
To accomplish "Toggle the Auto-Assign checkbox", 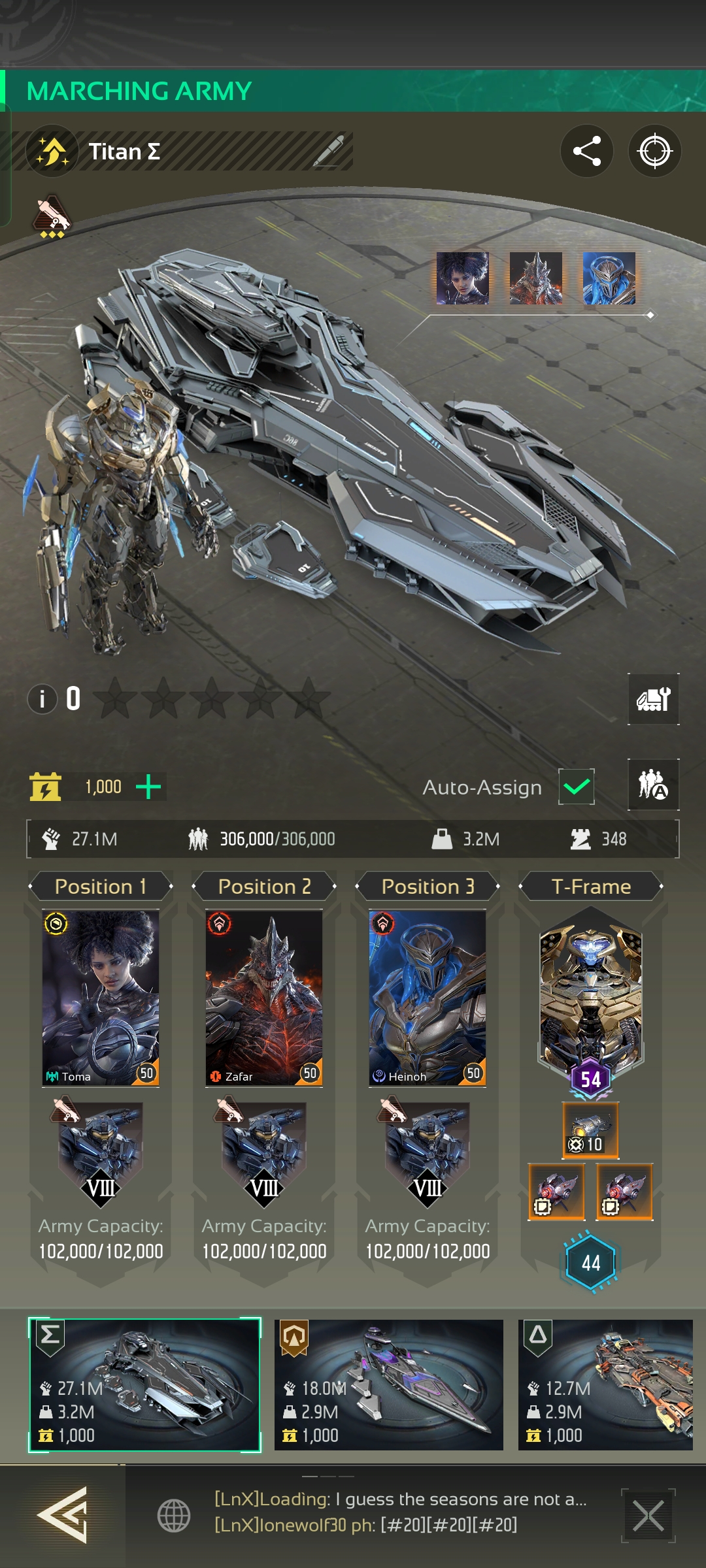I will (x=576, y=787).
